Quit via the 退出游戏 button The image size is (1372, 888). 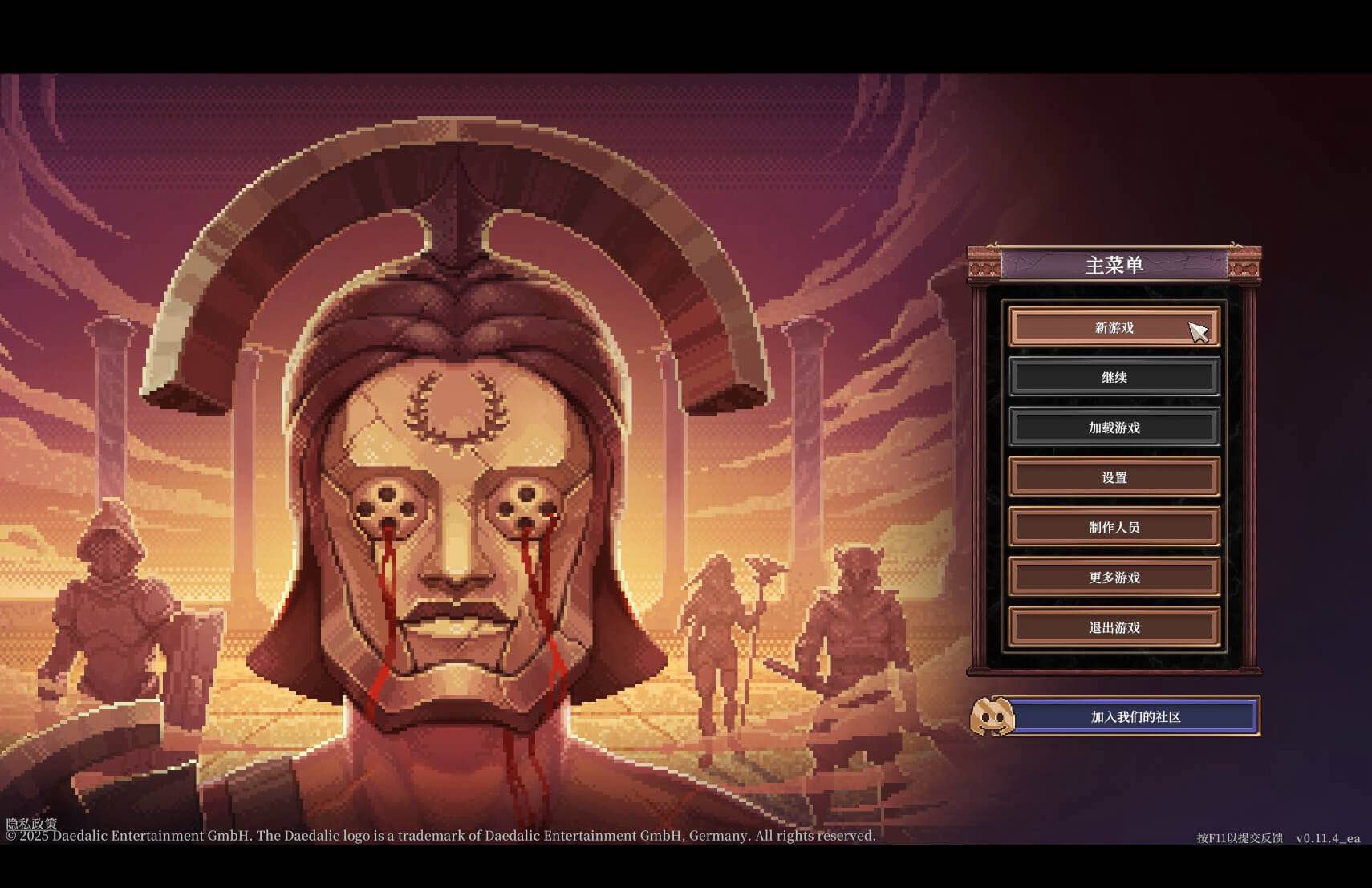(x=1115, y=627)
